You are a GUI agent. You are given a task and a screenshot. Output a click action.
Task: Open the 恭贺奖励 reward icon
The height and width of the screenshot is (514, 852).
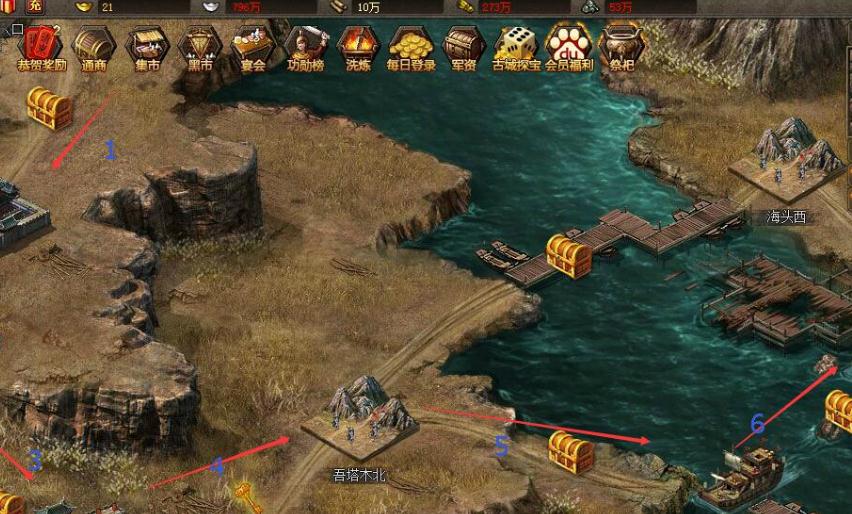click(x=39, y=45)
